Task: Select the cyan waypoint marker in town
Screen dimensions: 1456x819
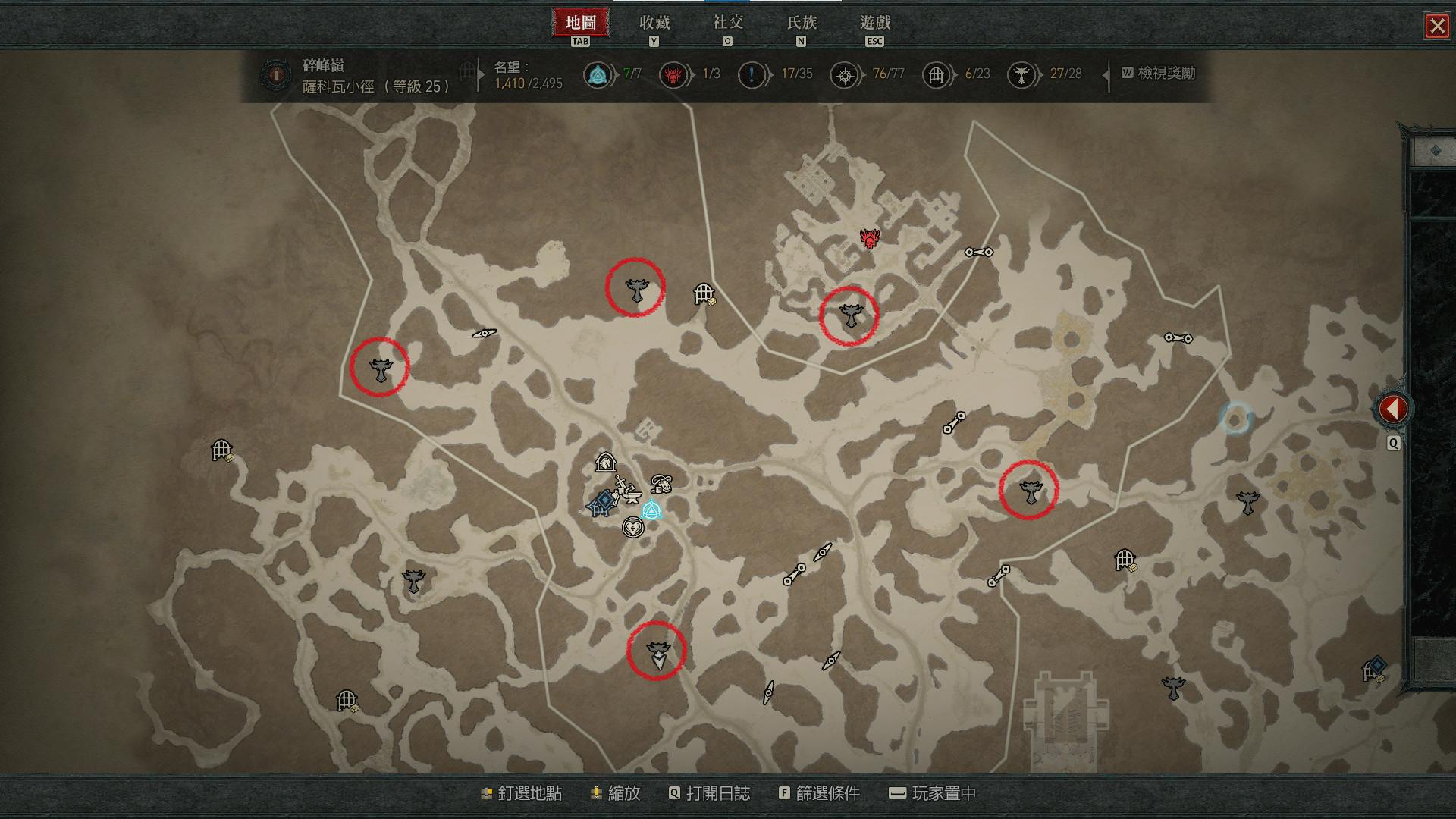Action: (651, 510)
